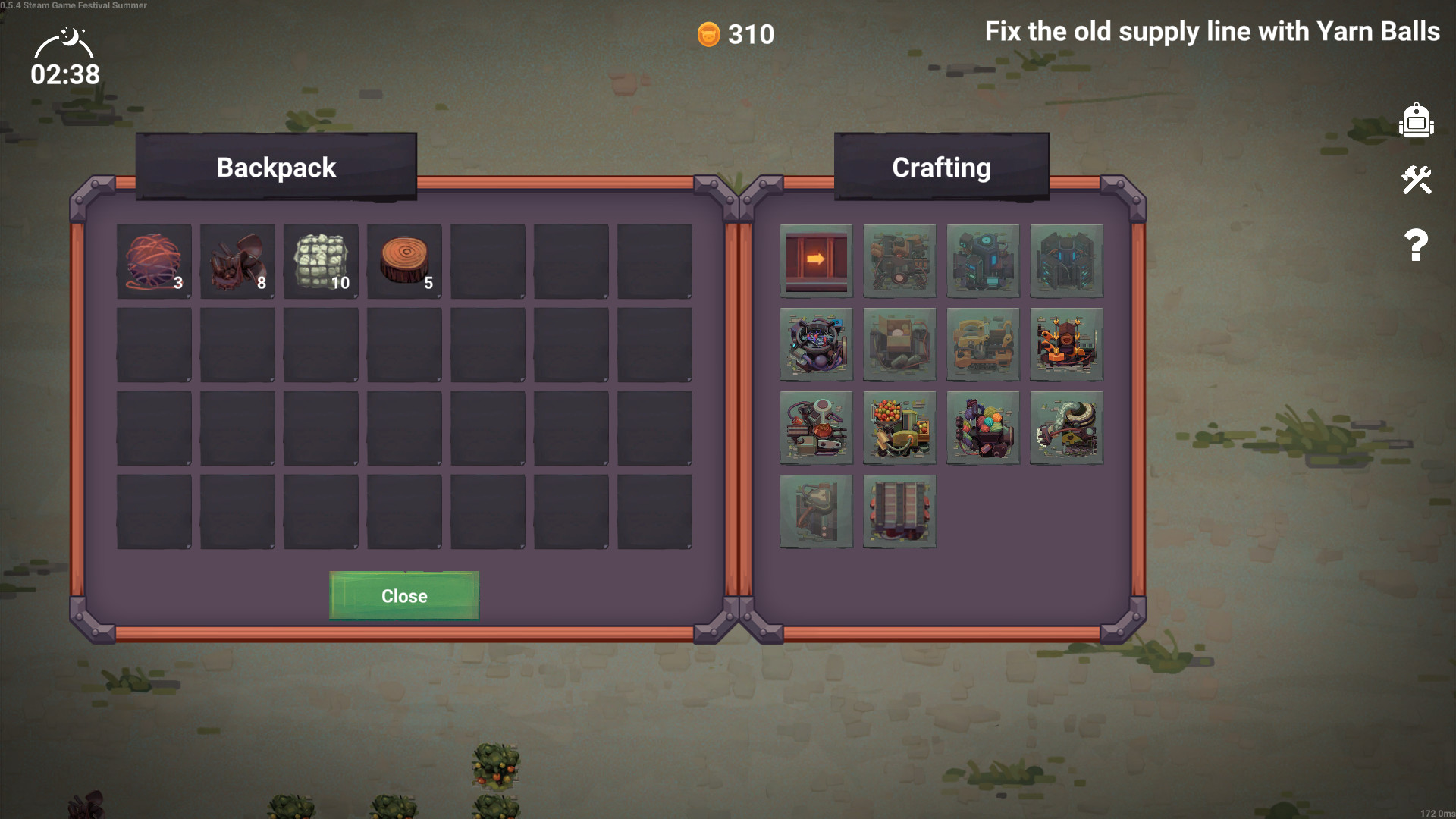Select the orange gear press recipe

[x=1066, y=344]
